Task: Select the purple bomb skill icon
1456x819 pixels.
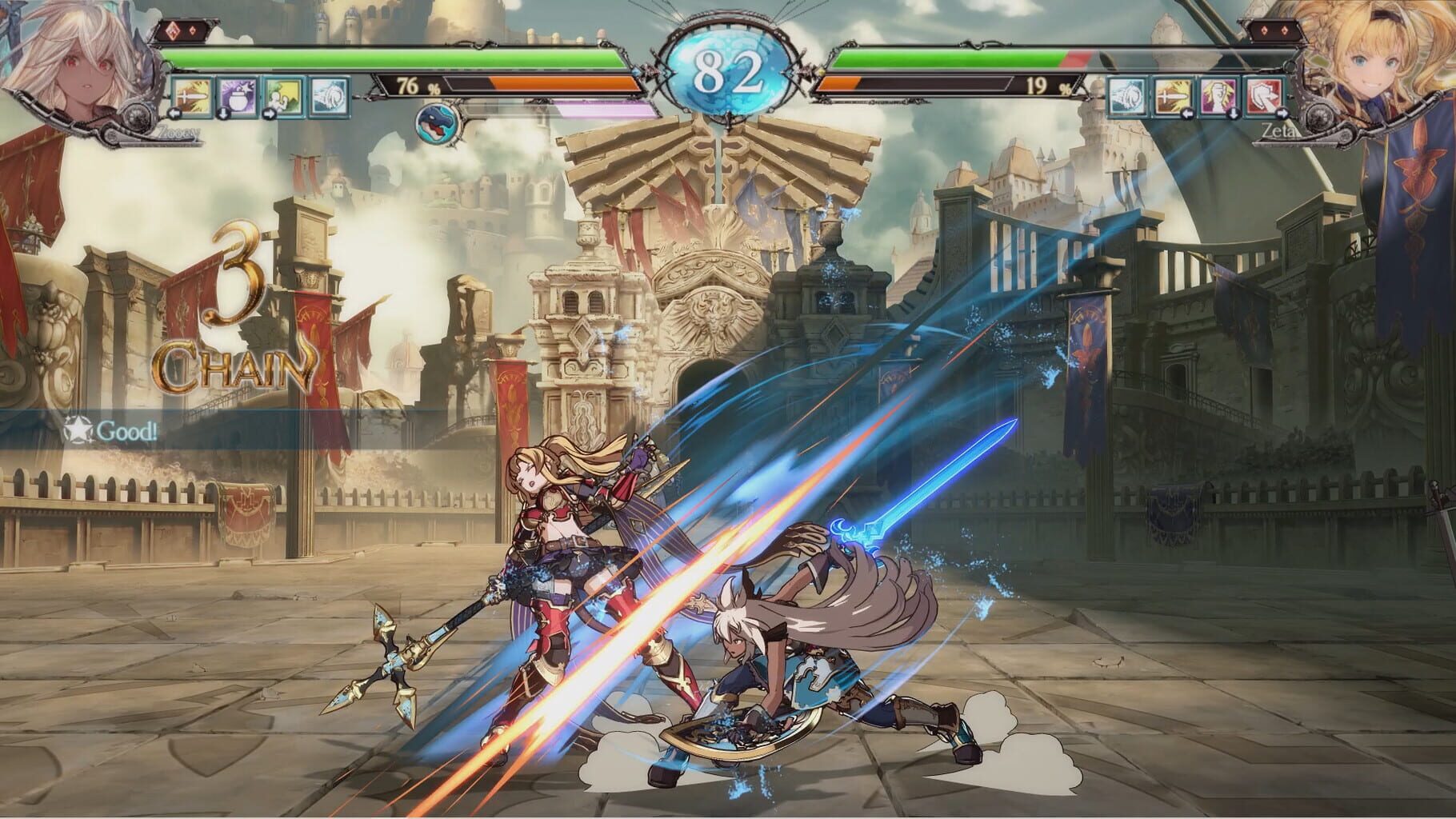Action: tap(238, 96)
